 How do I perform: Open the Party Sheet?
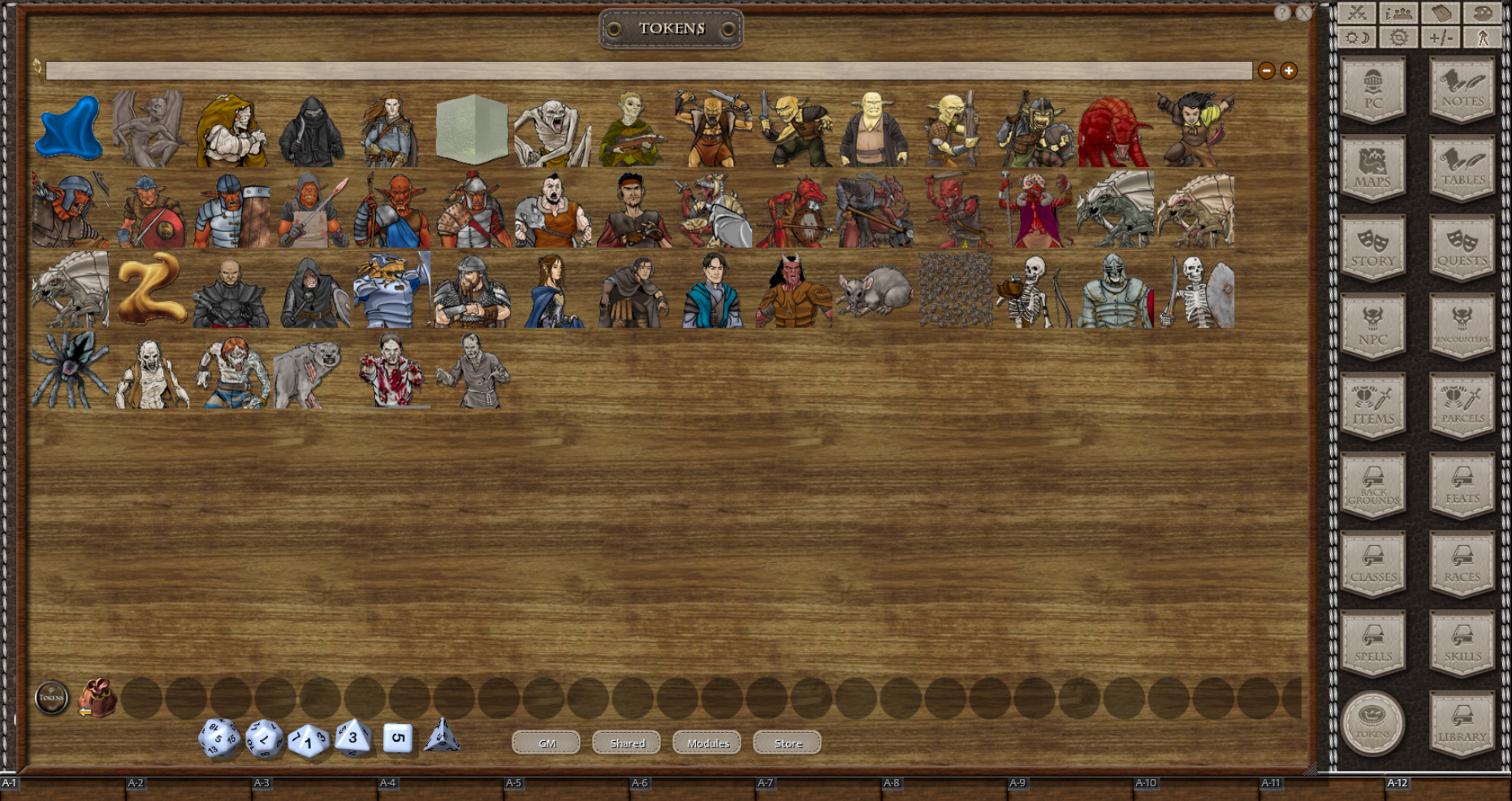coord(1398,14)
